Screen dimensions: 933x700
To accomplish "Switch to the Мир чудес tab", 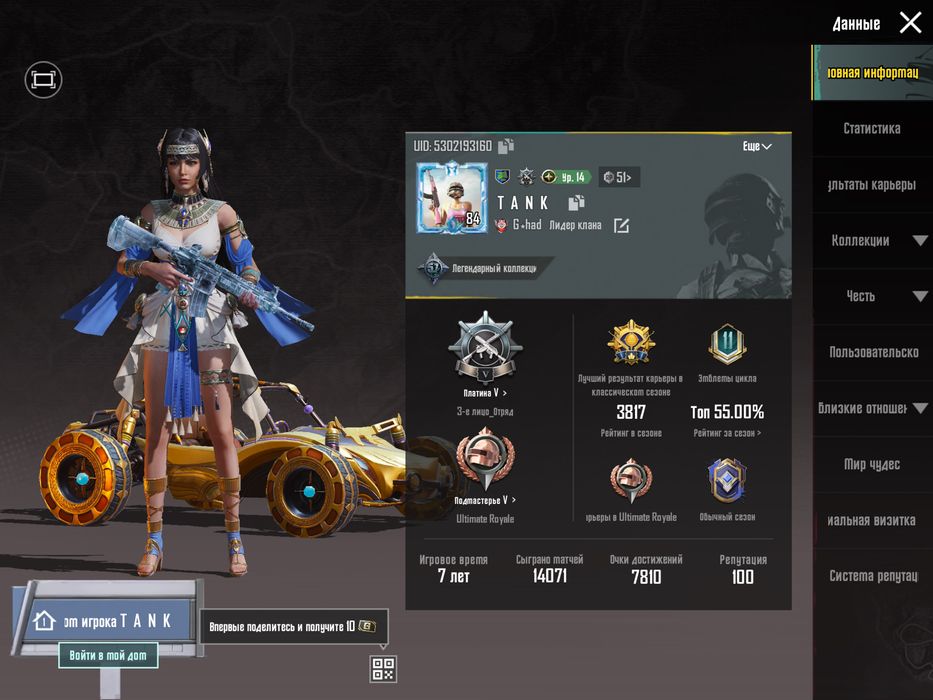I will [x=871, y=464].
